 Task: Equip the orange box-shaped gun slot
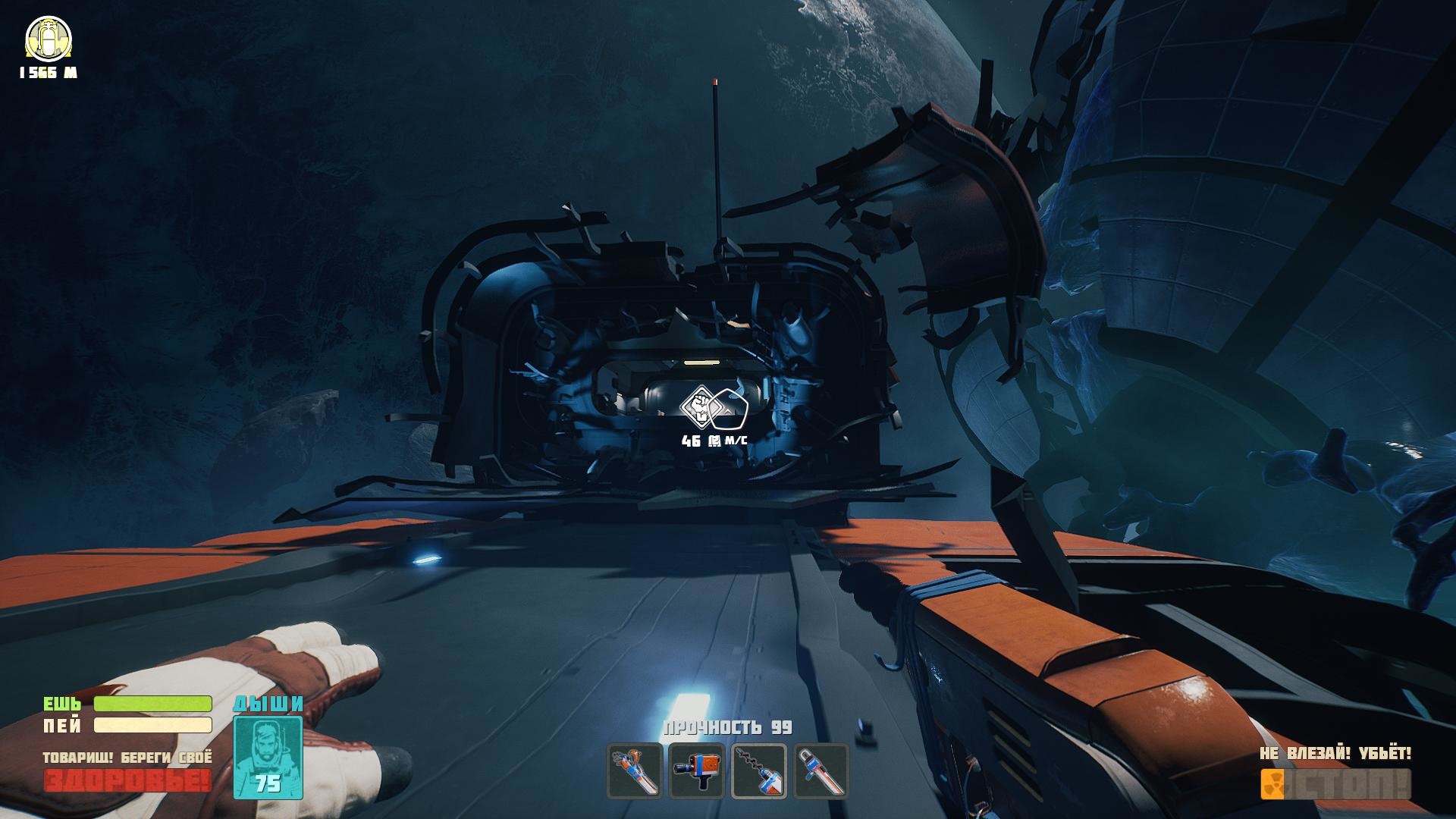tap(697, 770)
